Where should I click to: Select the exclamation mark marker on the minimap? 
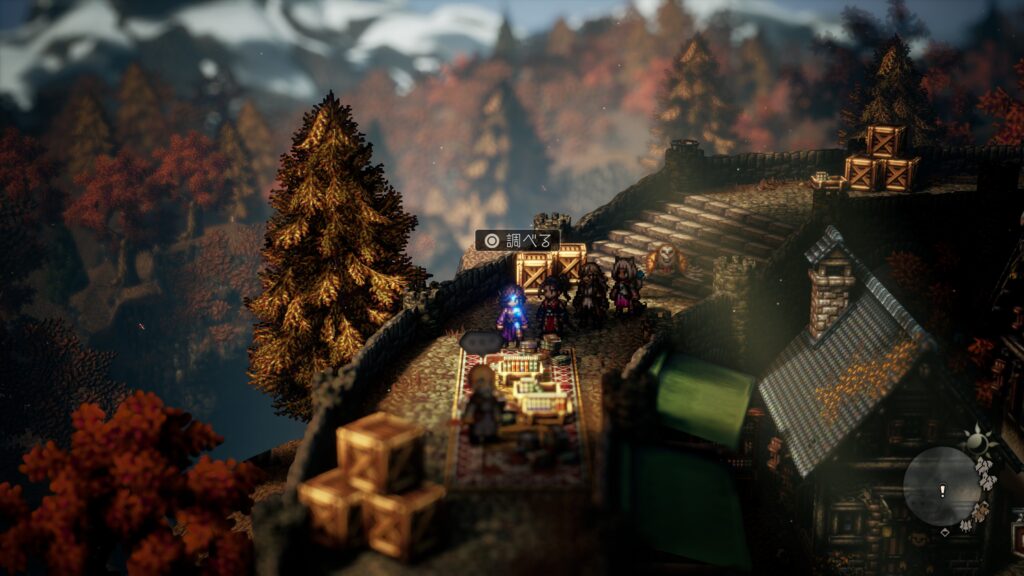(x=942, y=490)
